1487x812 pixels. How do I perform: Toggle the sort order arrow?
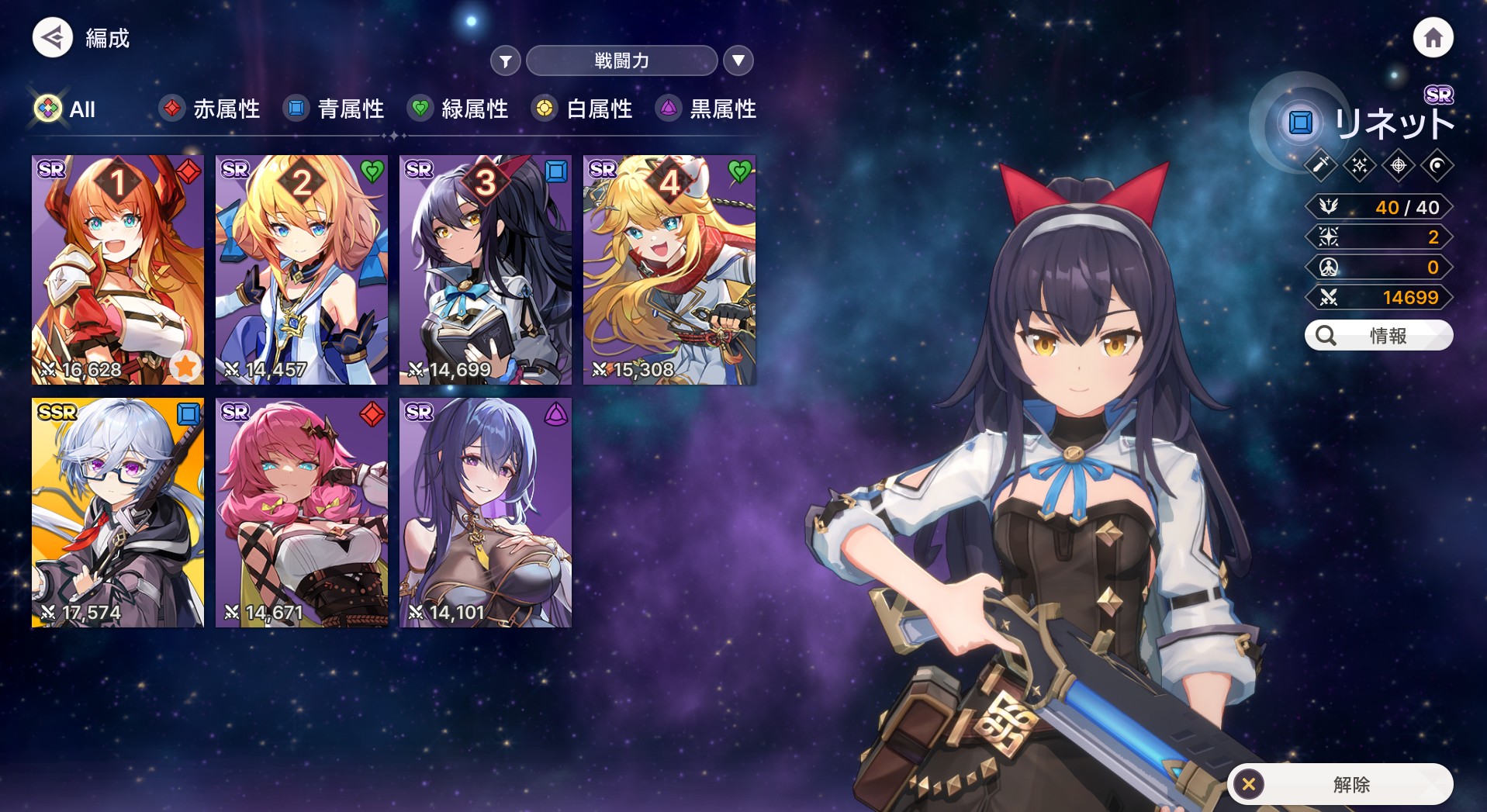(738, 60)
